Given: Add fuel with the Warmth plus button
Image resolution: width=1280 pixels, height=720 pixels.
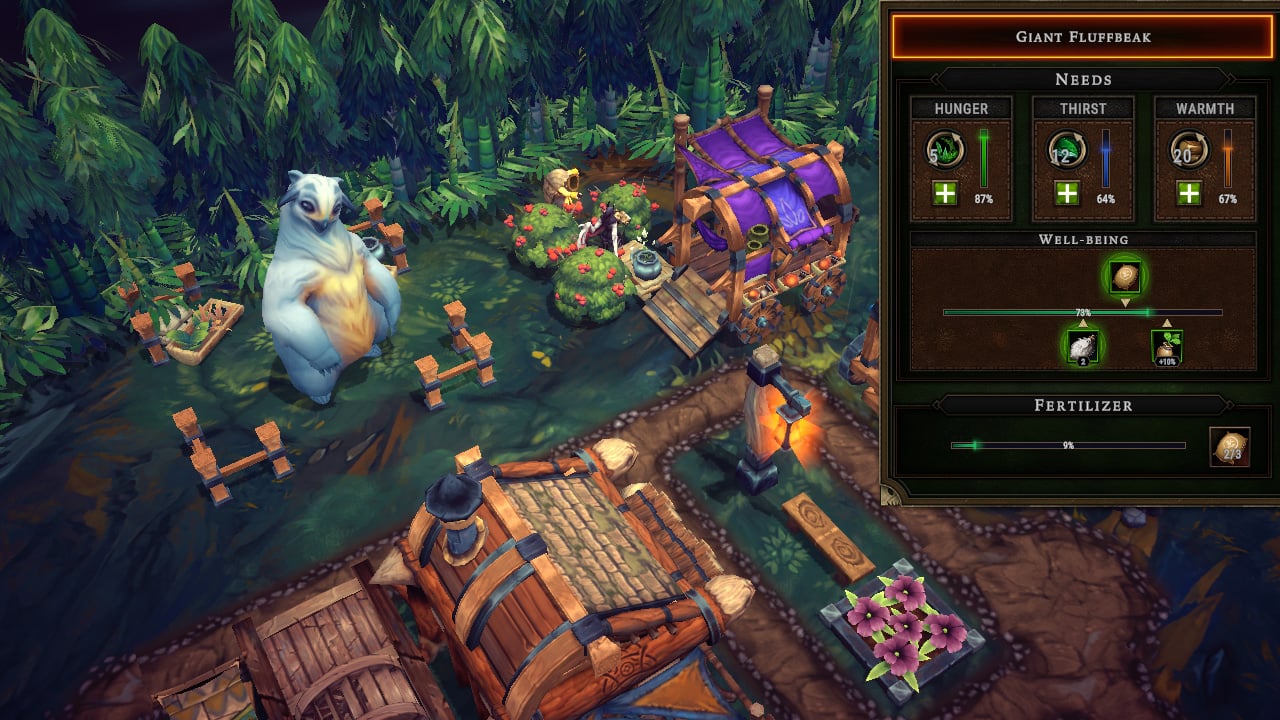Looking at the screenshot, I should [x=1189, y=193].
